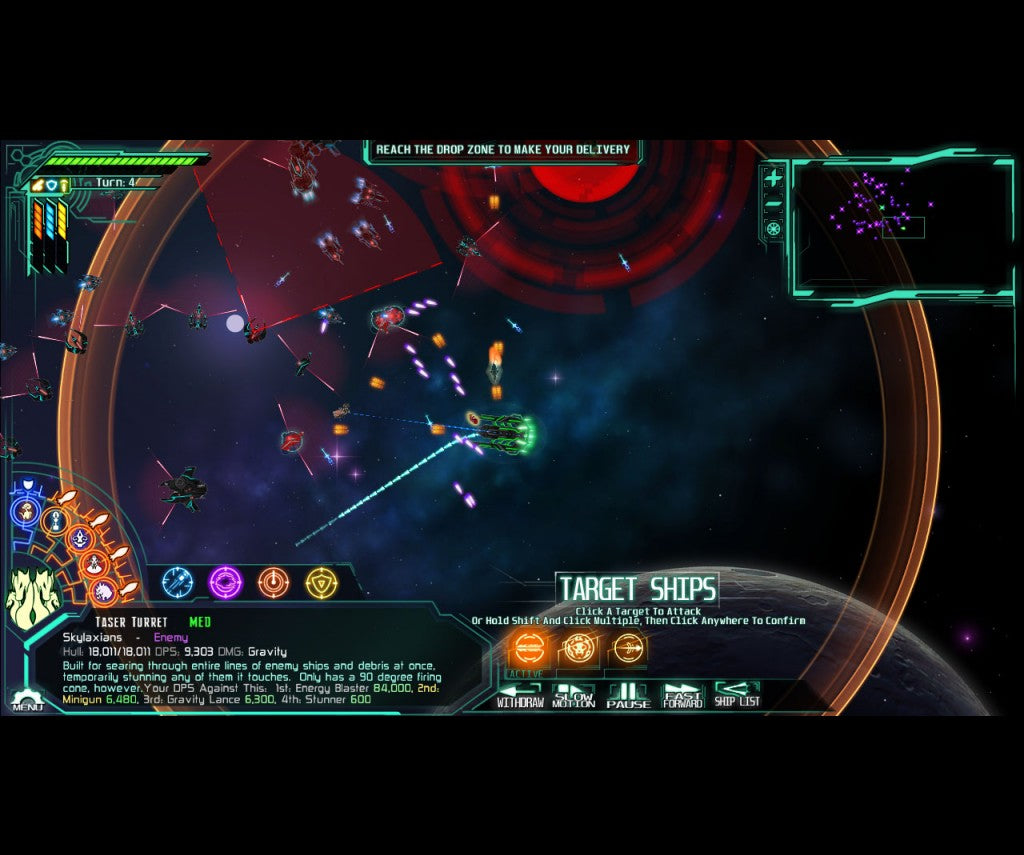Zoom out with the minimap minus button
The width and height of the screenshot is (1024, 855).
pyautogui.click(x=773, y=204)
